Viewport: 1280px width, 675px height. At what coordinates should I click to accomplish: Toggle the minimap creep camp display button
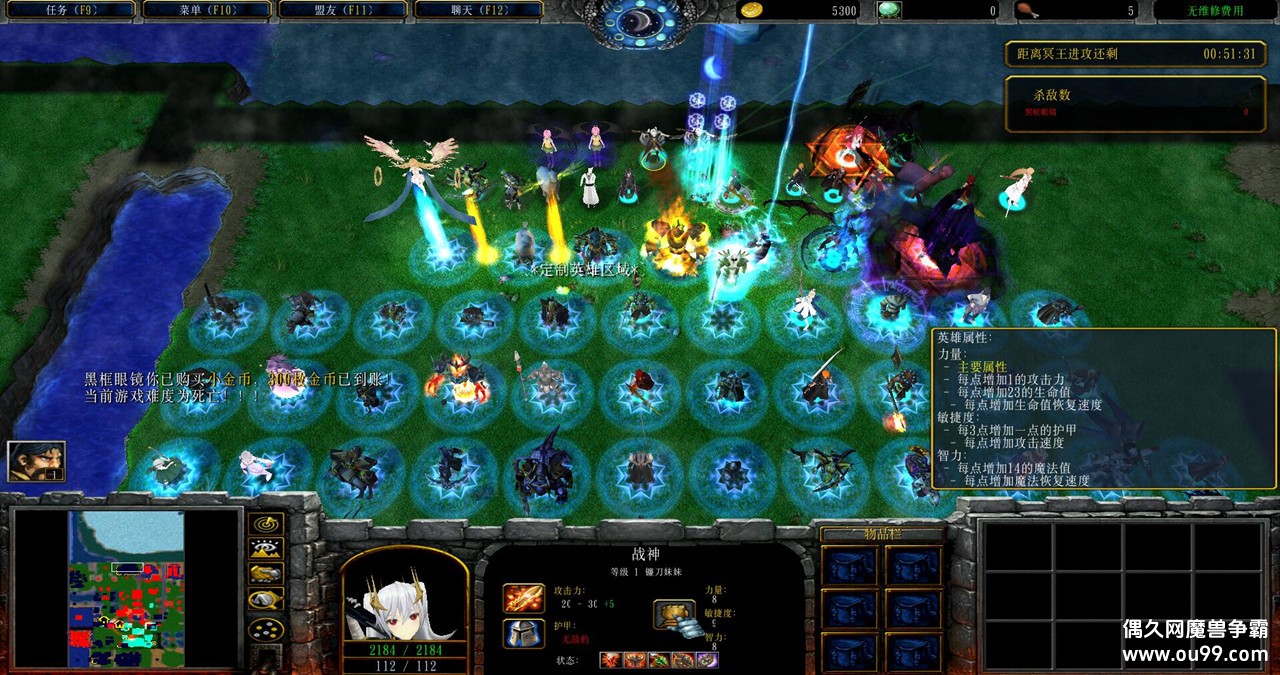(266, 599)
